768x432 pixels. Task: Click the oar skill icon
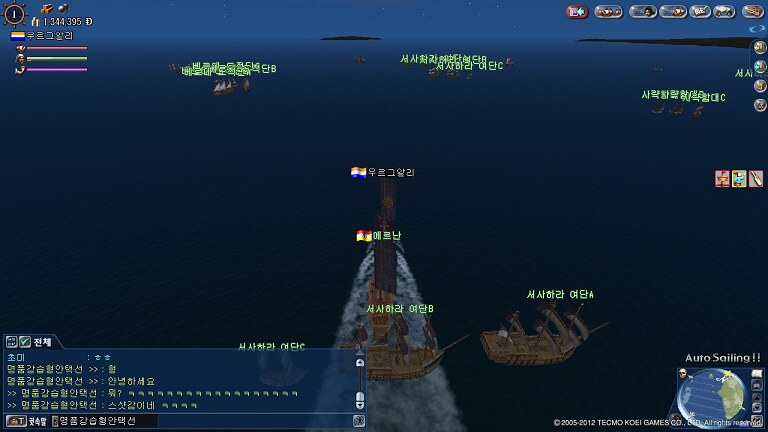pyautogui.click(x=755, y=179)
